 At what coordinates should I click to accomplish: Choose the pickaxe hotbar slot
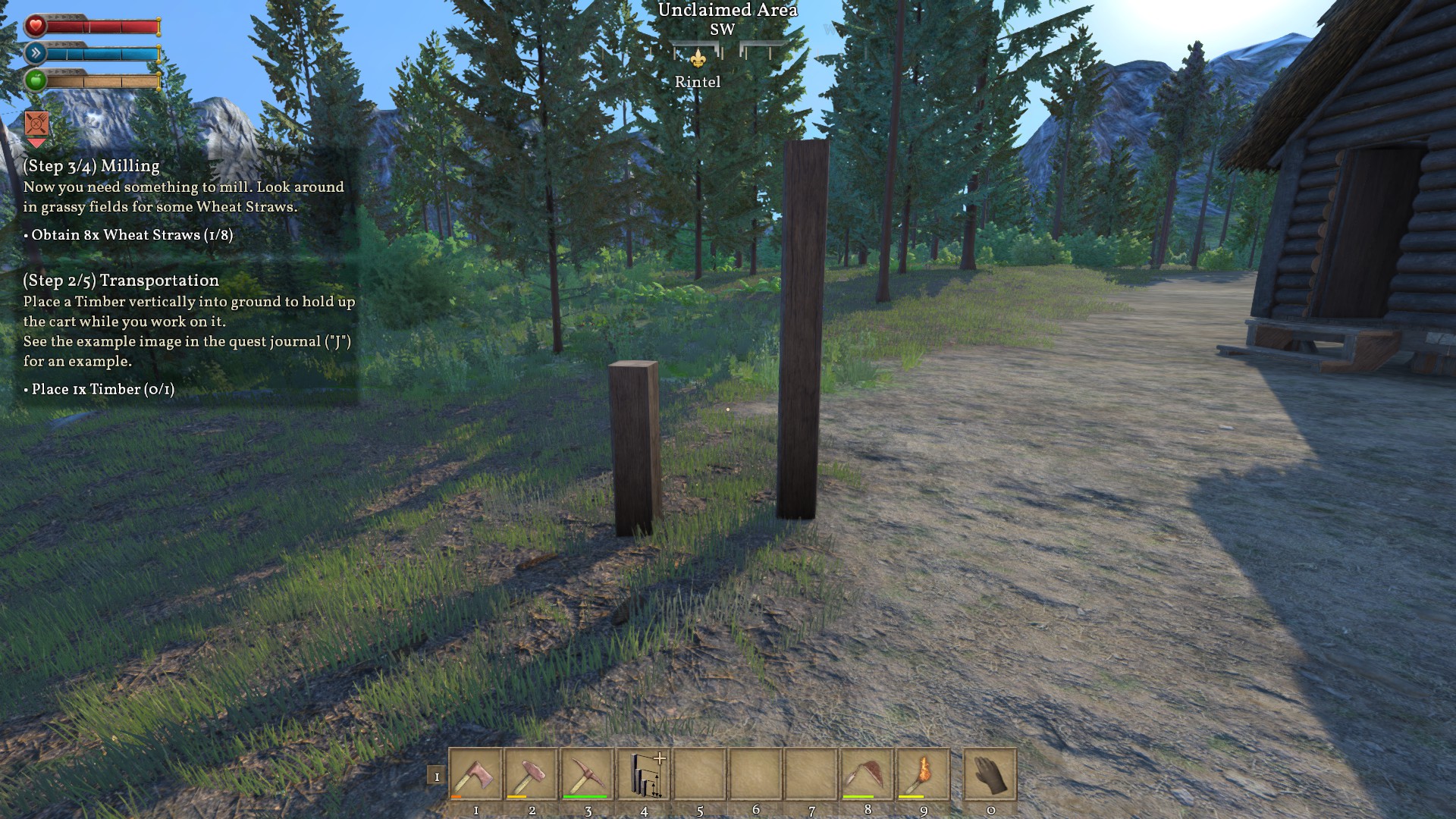588,774
